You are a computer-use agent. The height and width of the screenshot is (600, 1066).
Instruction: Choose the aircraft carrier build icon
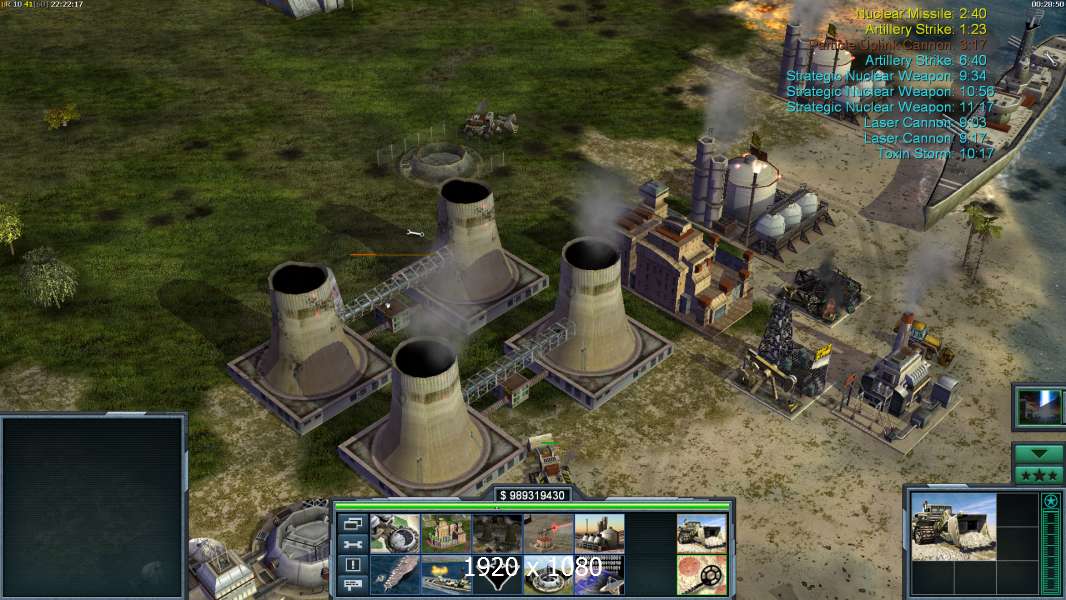(x=395, y=575)
